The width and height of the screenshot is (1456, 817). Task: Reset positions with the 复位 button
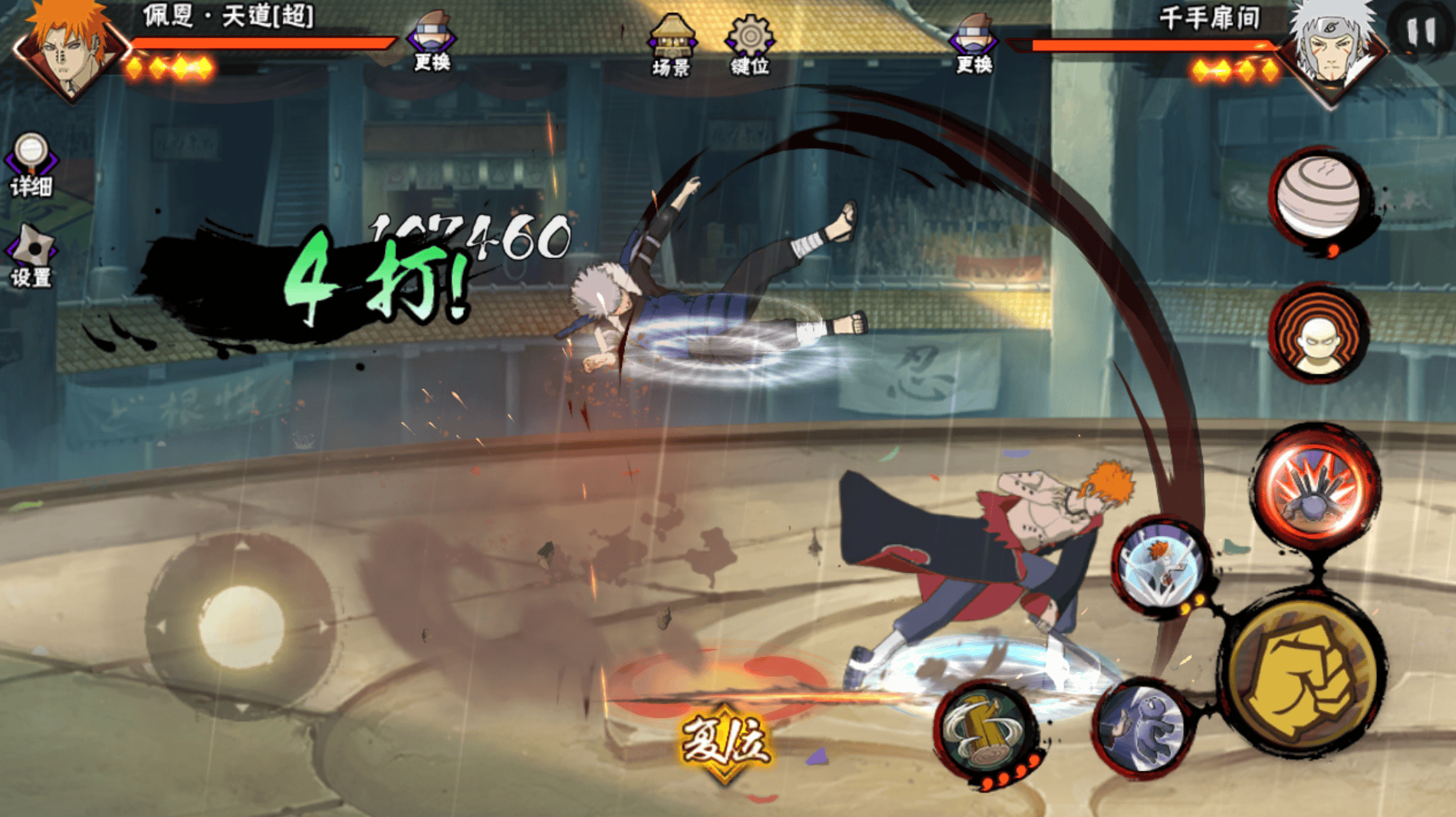click(725, 742)
